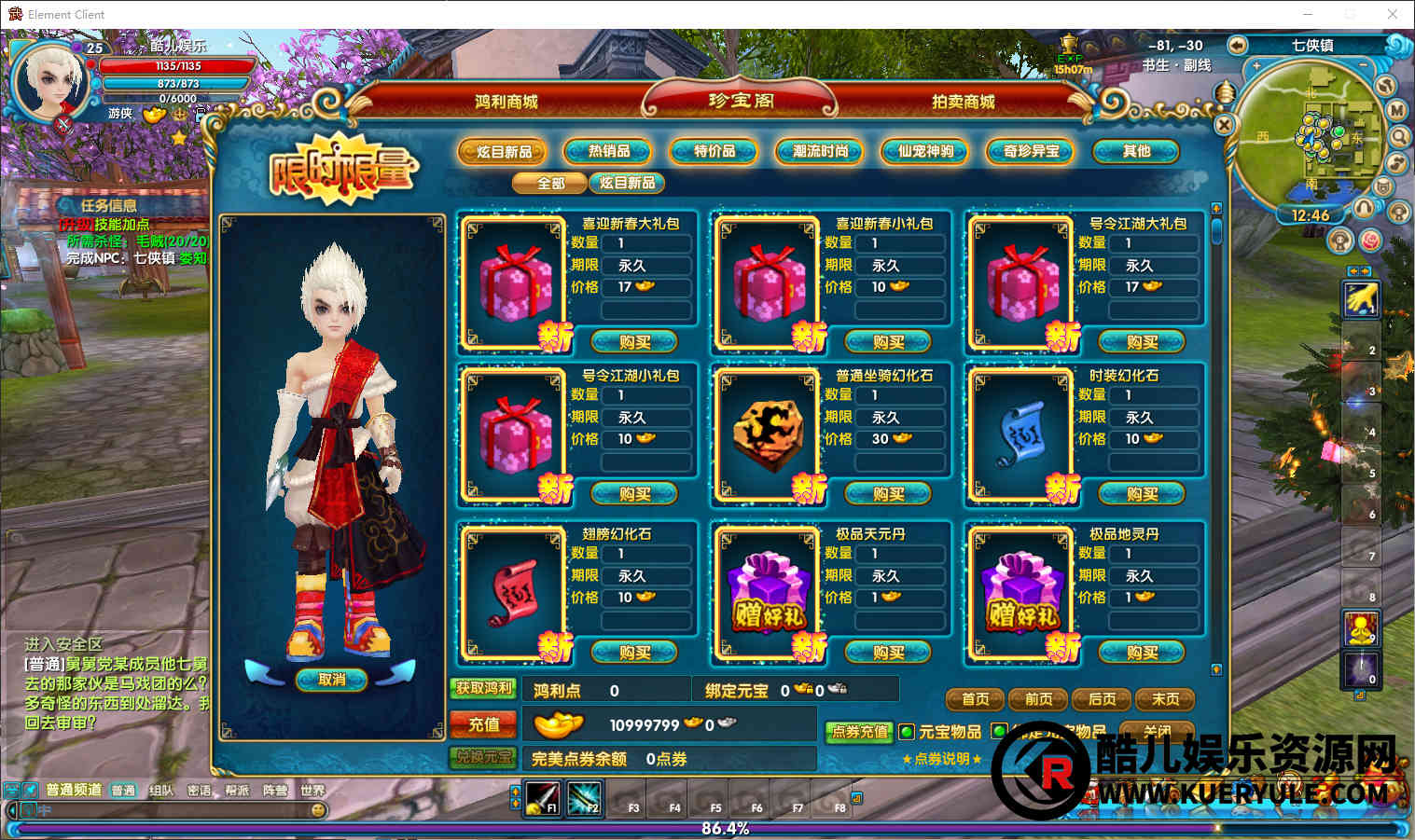The image size is (1415, 840).
Task: Go to the 后页 next page
Action: [1102, 699]
